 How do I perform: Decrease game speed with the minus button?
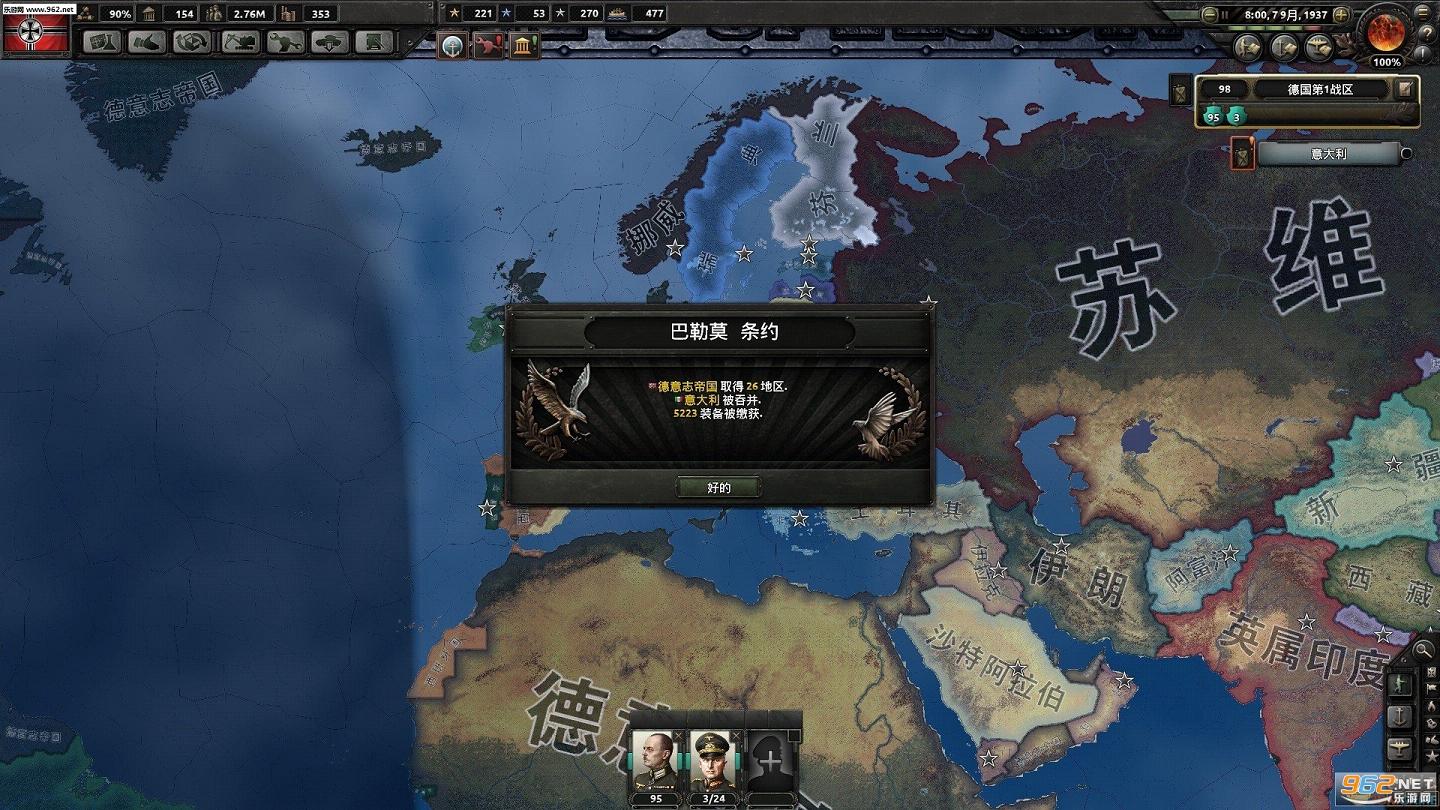pos(1210,15)
